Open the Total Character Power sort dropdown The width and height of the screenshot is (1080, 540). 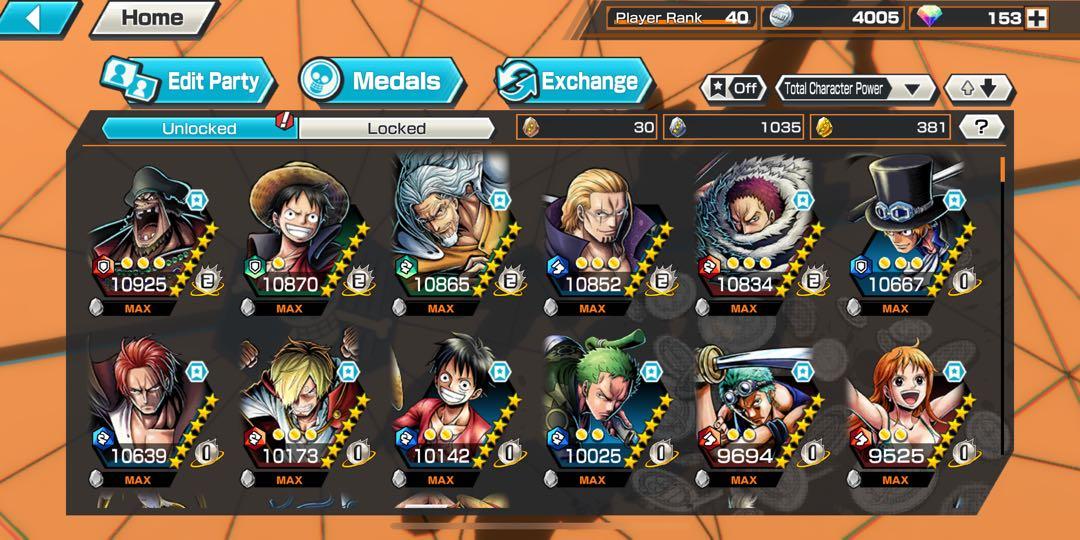tap(855, 88)
